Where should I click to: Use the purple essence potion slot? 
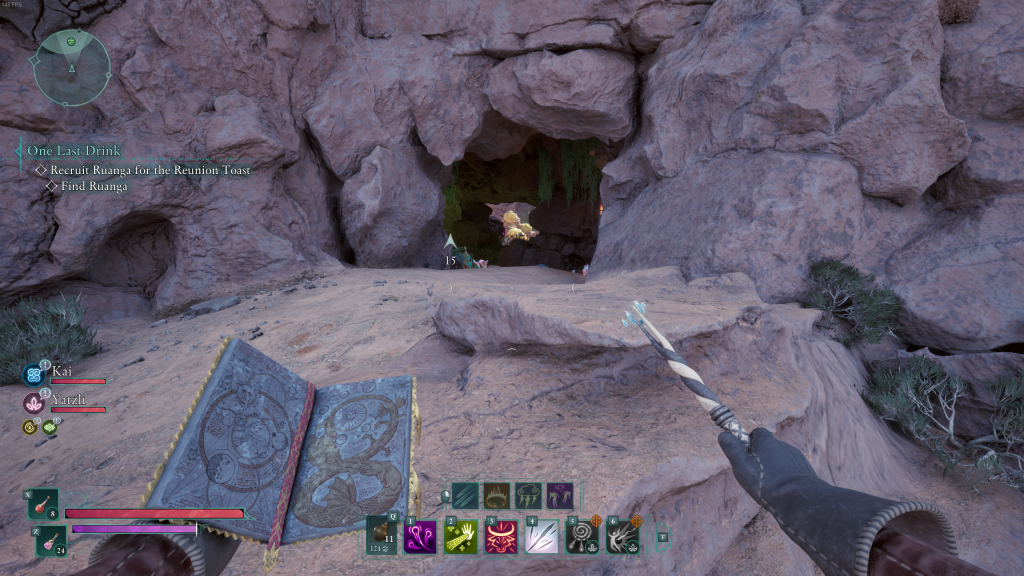coord(50,540)
